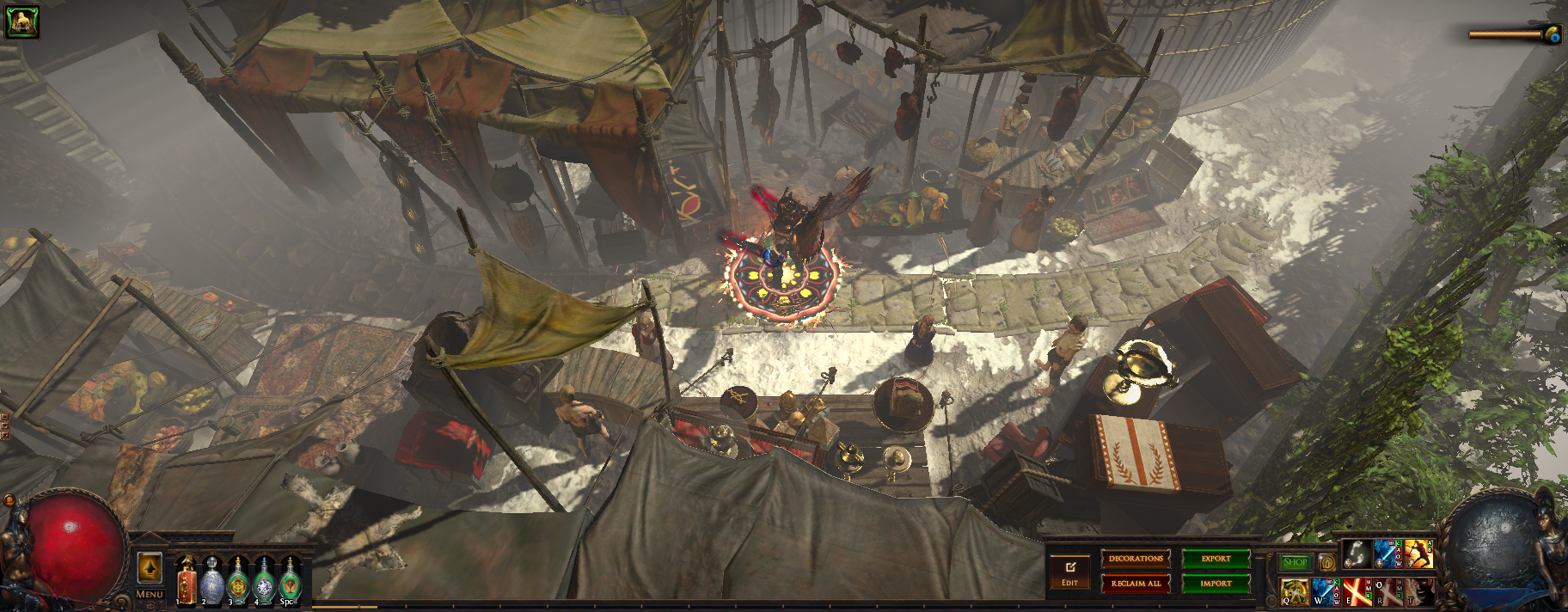Export the hideout layout

pyautogui.click(x=1216, y=559)
